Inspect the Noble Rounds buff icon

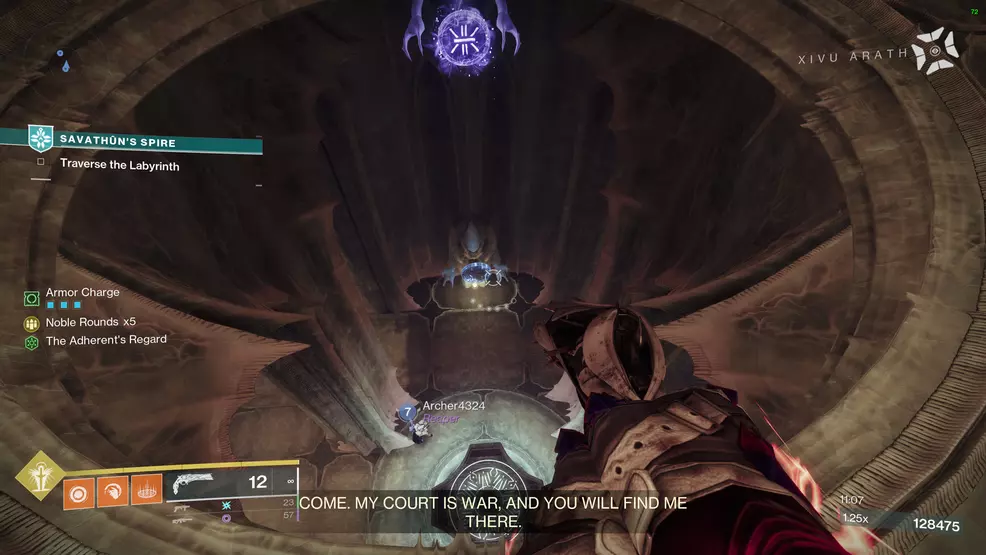point(32,323)
